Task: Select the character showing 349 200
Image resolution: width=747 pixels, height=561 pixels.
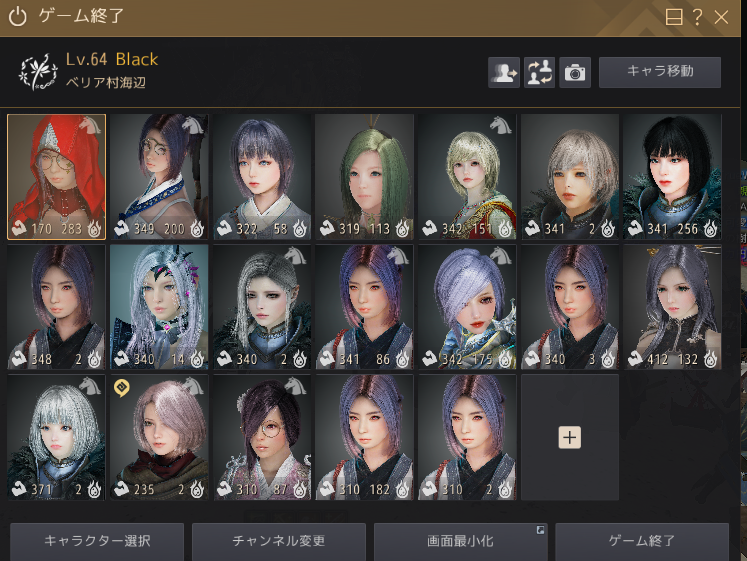Action: pos(159,177)
